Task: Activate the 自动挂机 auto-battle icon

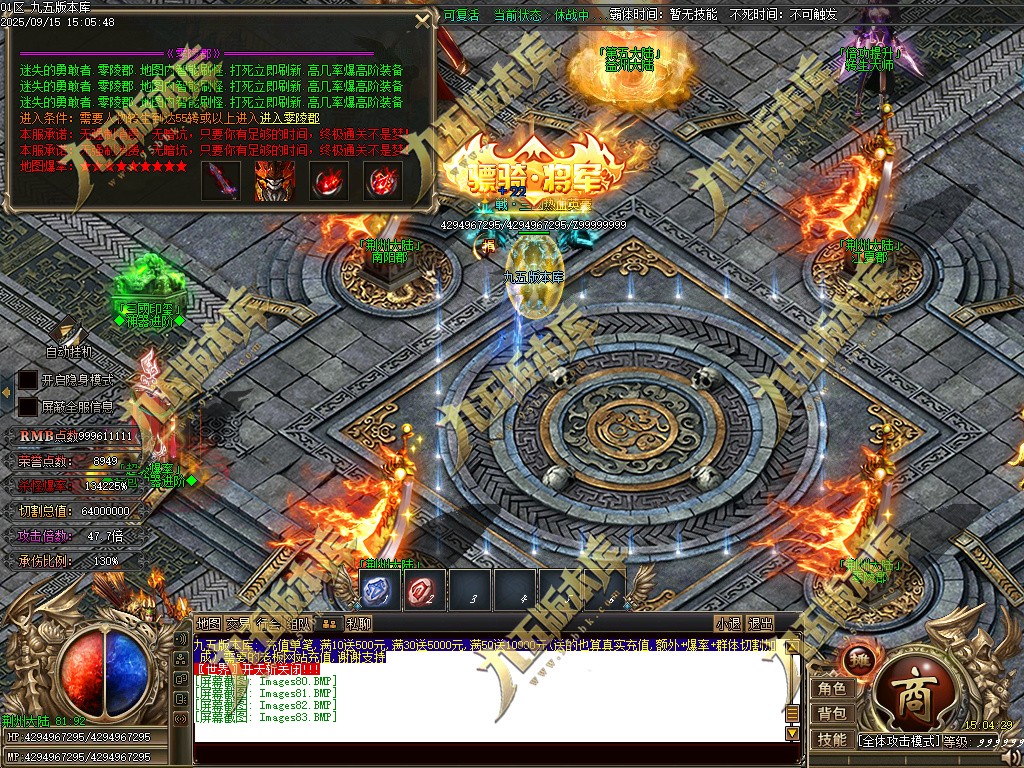Action: pos(68,334)
